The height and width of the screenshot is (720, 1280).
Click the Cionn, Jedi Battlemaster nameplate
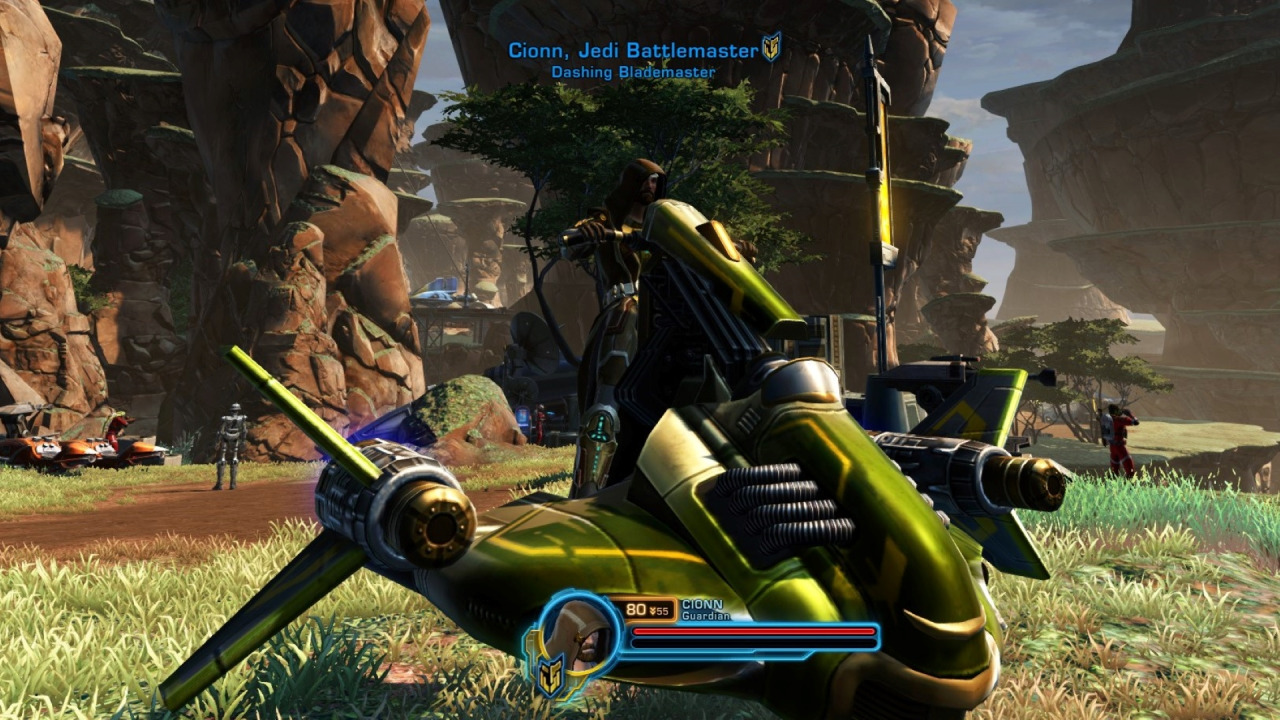633,50
